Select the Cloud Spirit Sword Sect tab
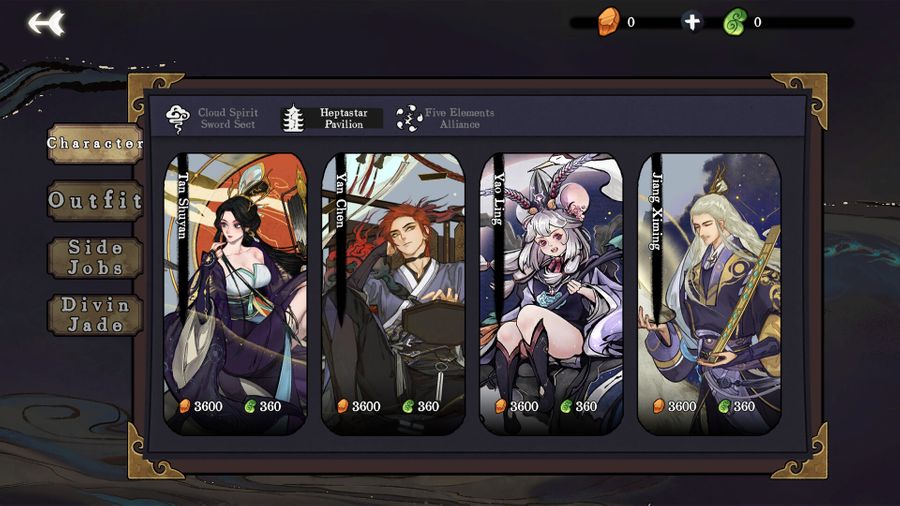Image resolution: width=900 pixels, height=506 pixels. (x=212, y=119)
